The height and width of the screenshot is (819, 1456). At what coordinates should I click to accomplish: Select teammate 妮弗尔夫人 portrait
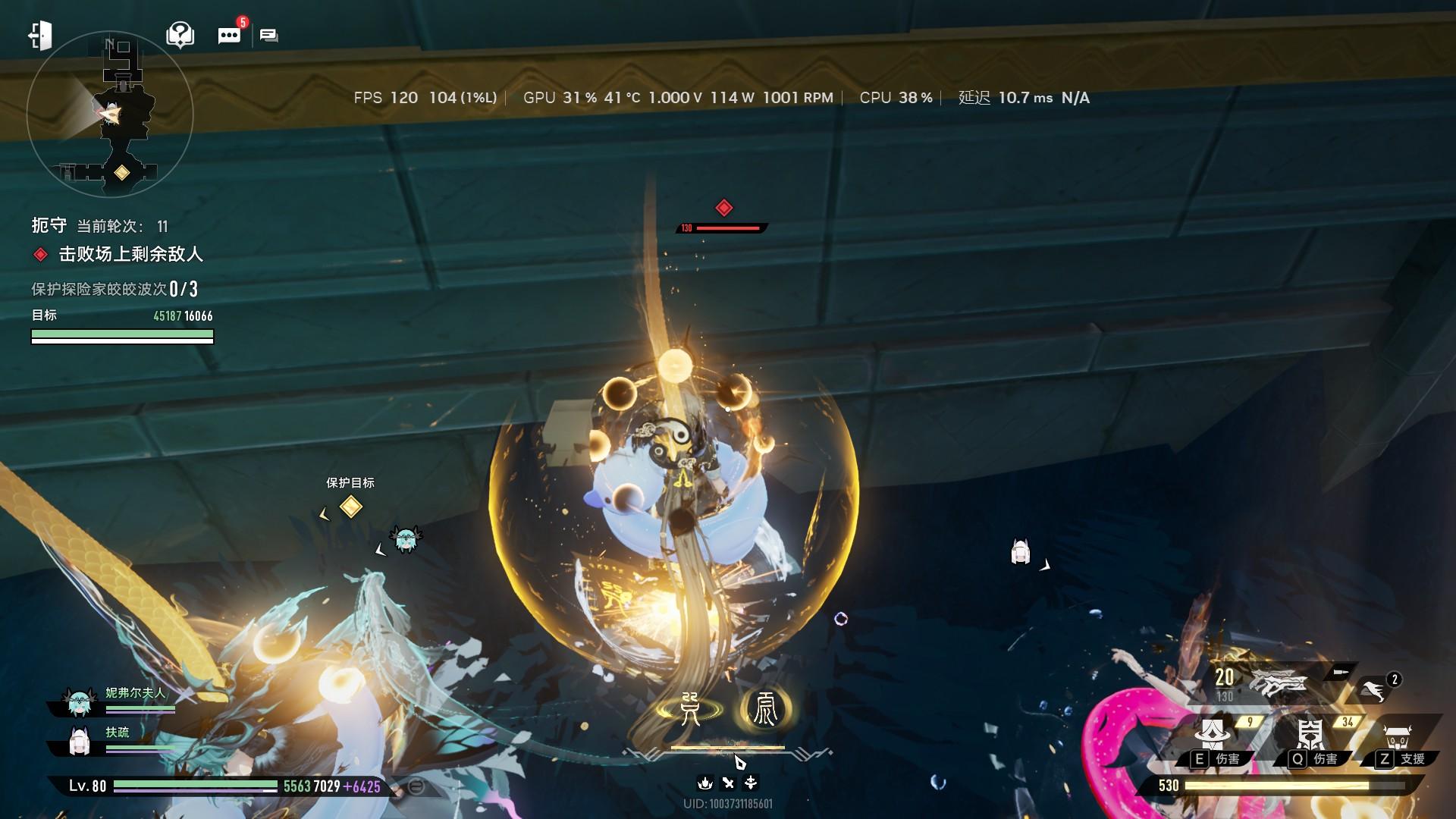[x=80, y=703]
